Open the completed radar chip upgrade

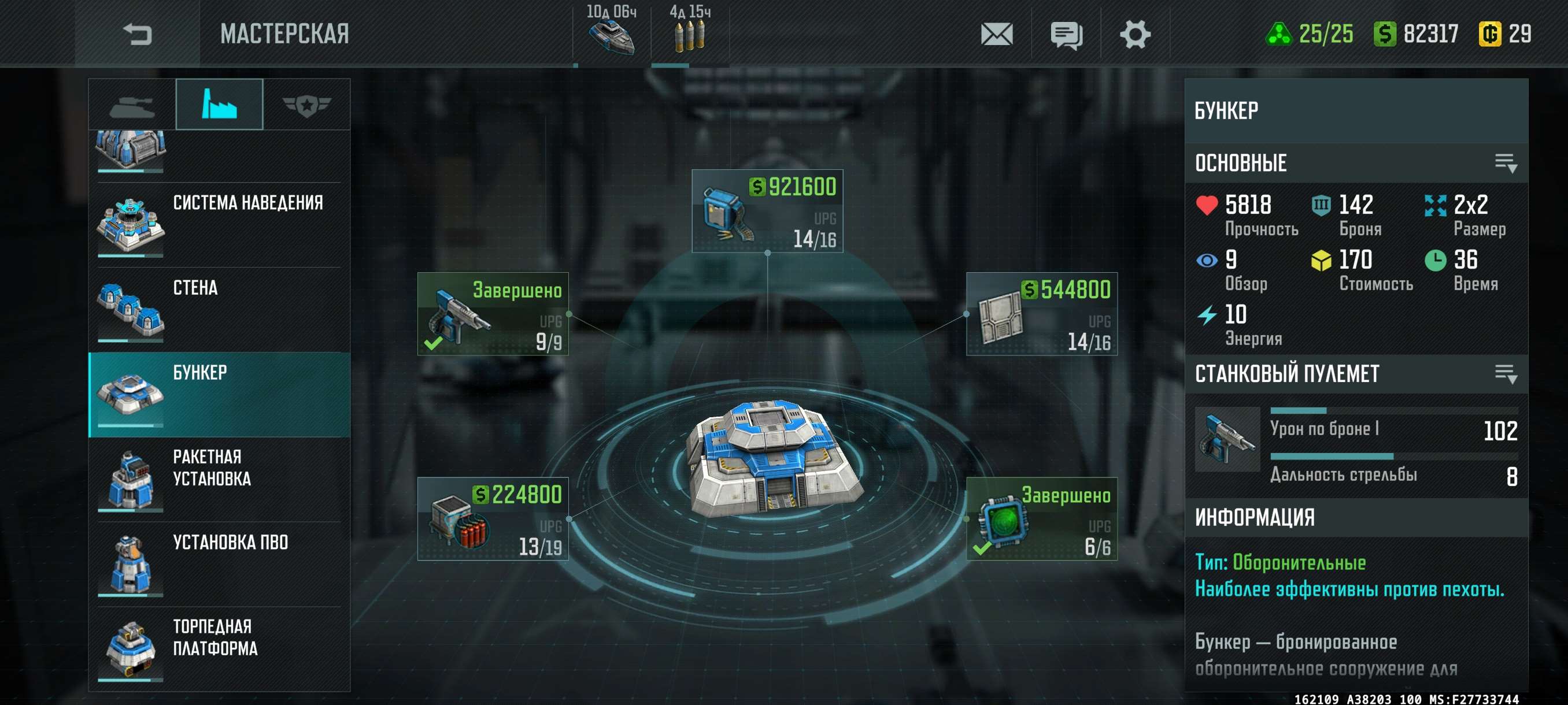click(1041, 519)
